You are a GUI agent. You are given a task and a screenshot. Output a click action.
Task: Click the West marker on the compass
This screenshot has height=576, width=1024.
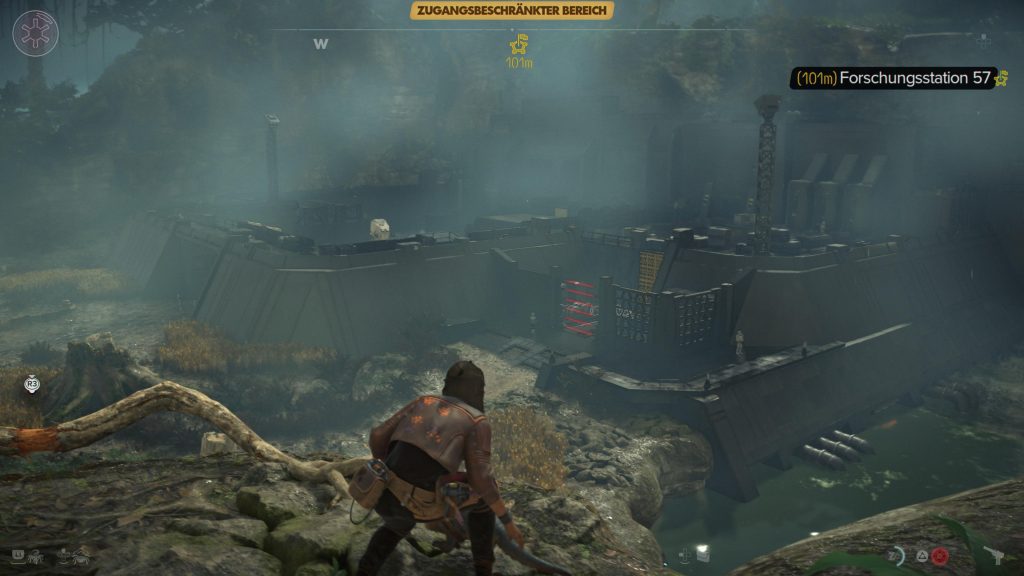321,43
